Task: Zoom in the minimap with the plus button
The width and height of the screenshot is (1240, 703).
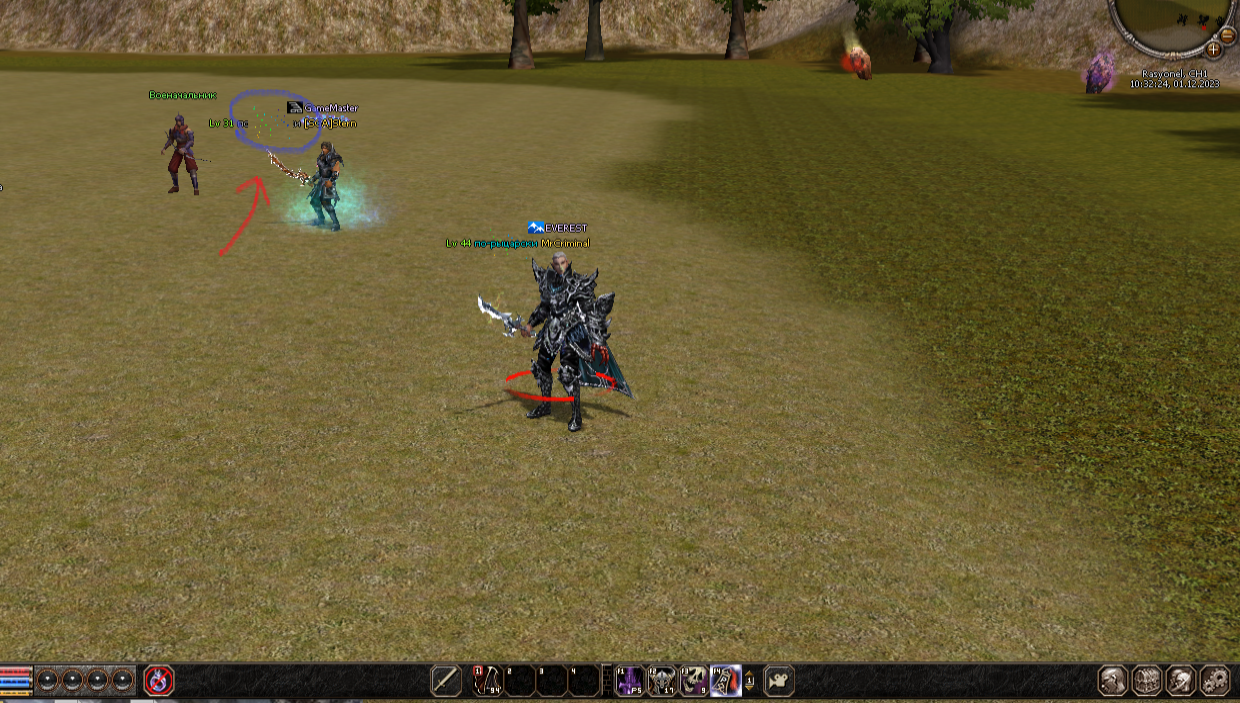Action: tap(1213, 49)
